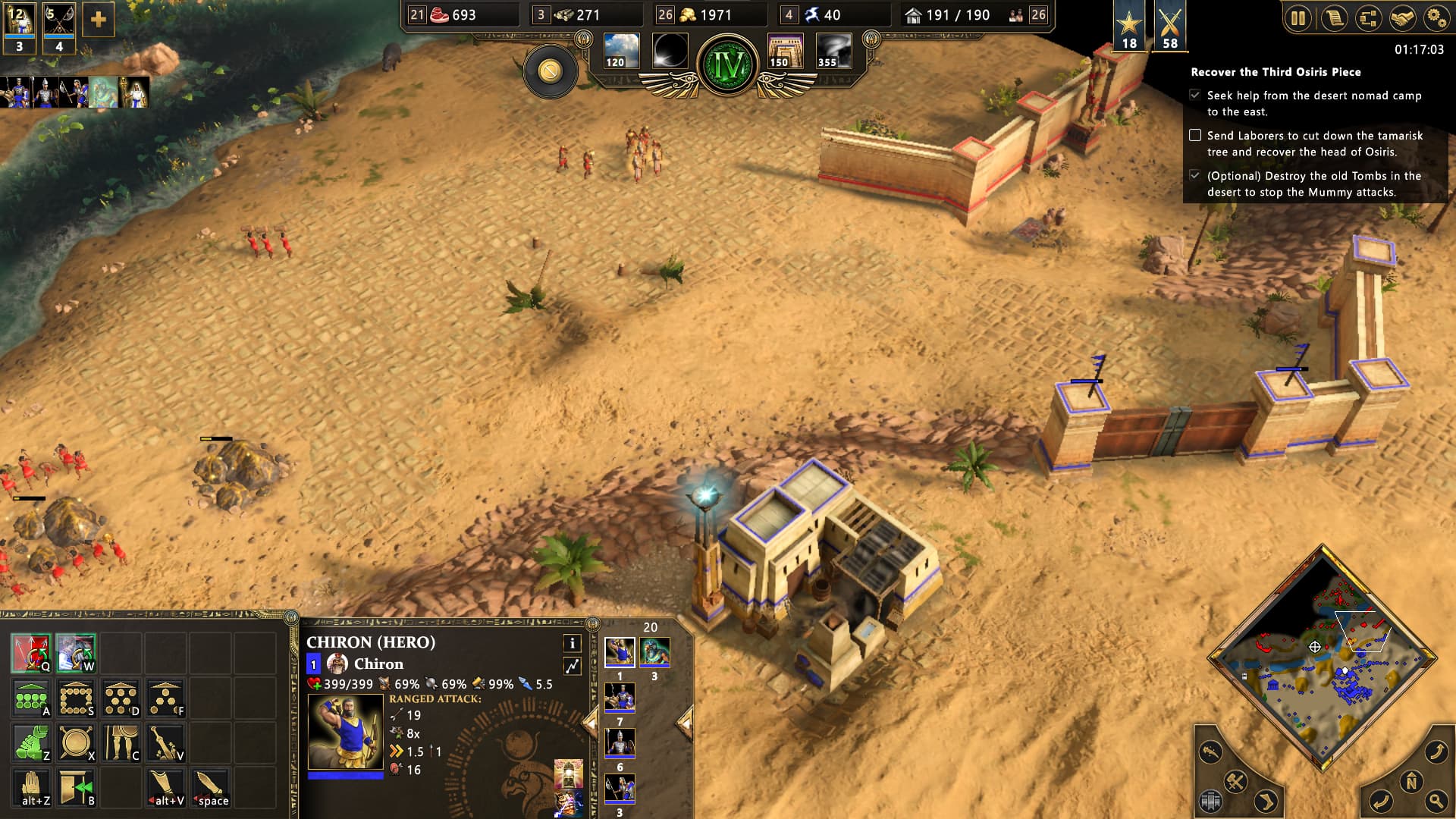The width and height of the screenshot is (1456, 819).
Task: Open the tech tree icon
Action: [1370, 17]
